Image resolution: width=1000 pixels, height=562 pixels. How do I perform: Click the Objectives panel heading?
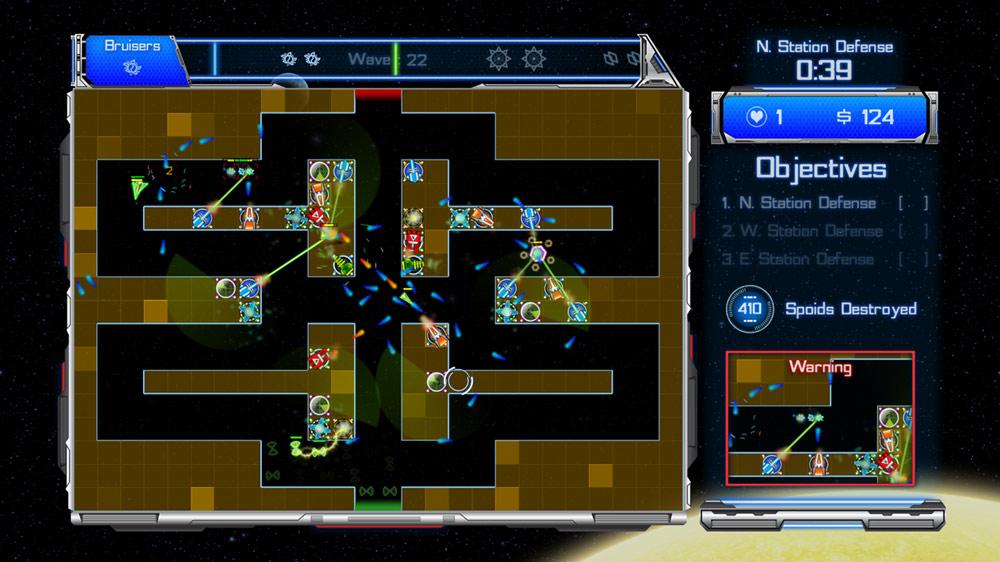[821, 167]
